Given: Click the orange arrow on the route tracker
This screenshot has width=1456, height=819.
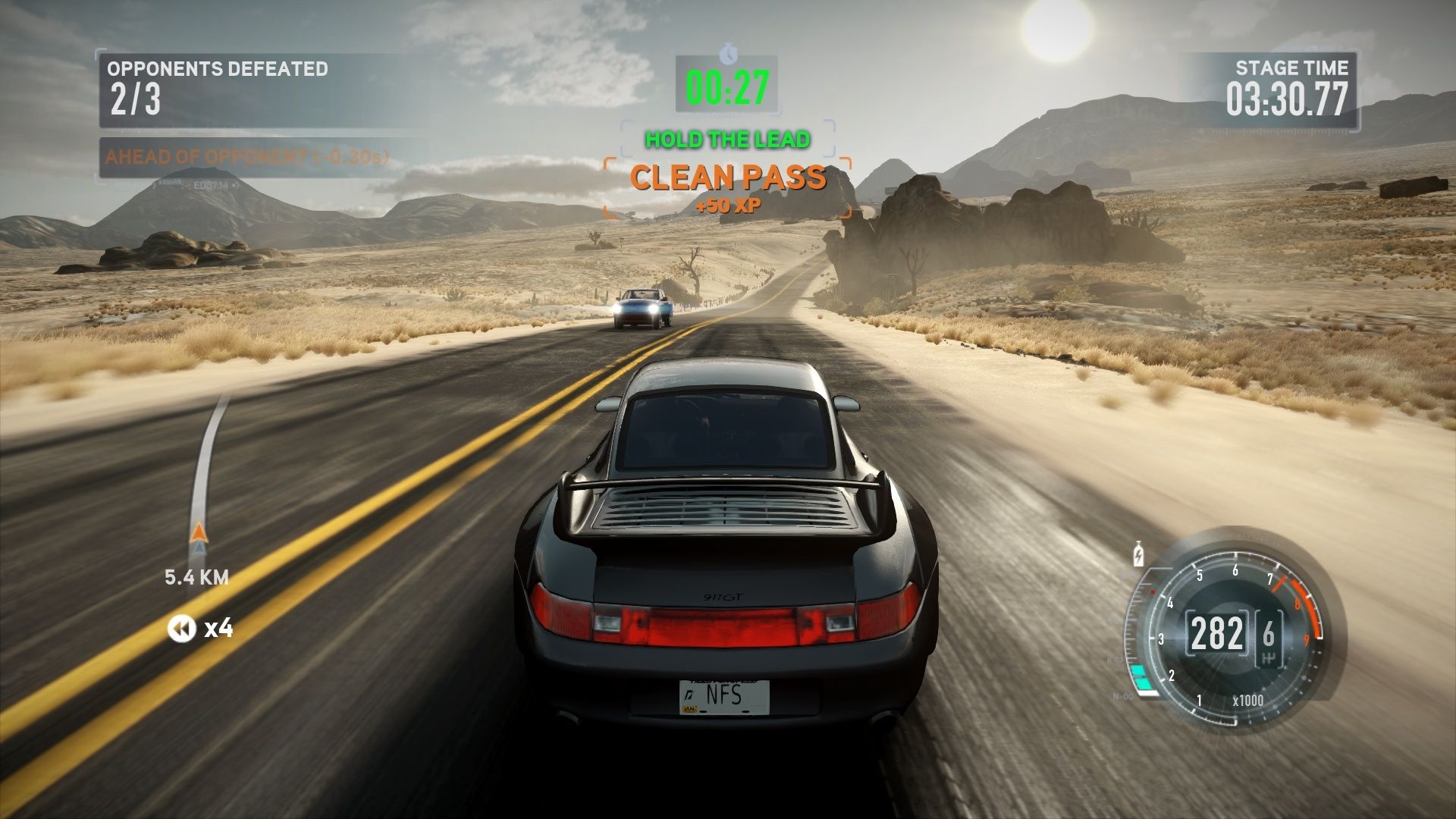Looking at the screenshot, I should point(198,532).
